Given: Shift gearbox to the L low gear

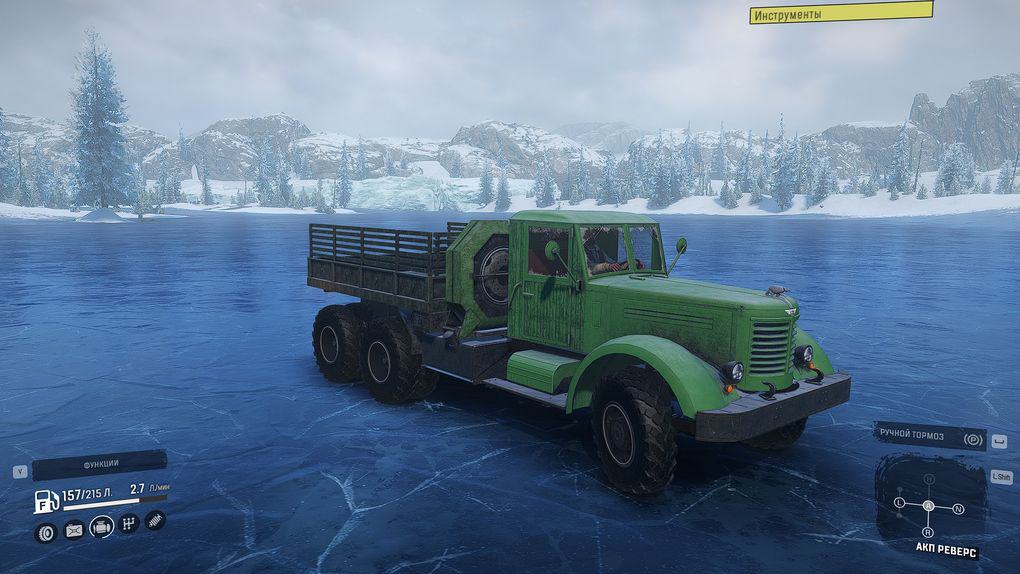Looking at the screenshot, I should (x=899, y=501).
